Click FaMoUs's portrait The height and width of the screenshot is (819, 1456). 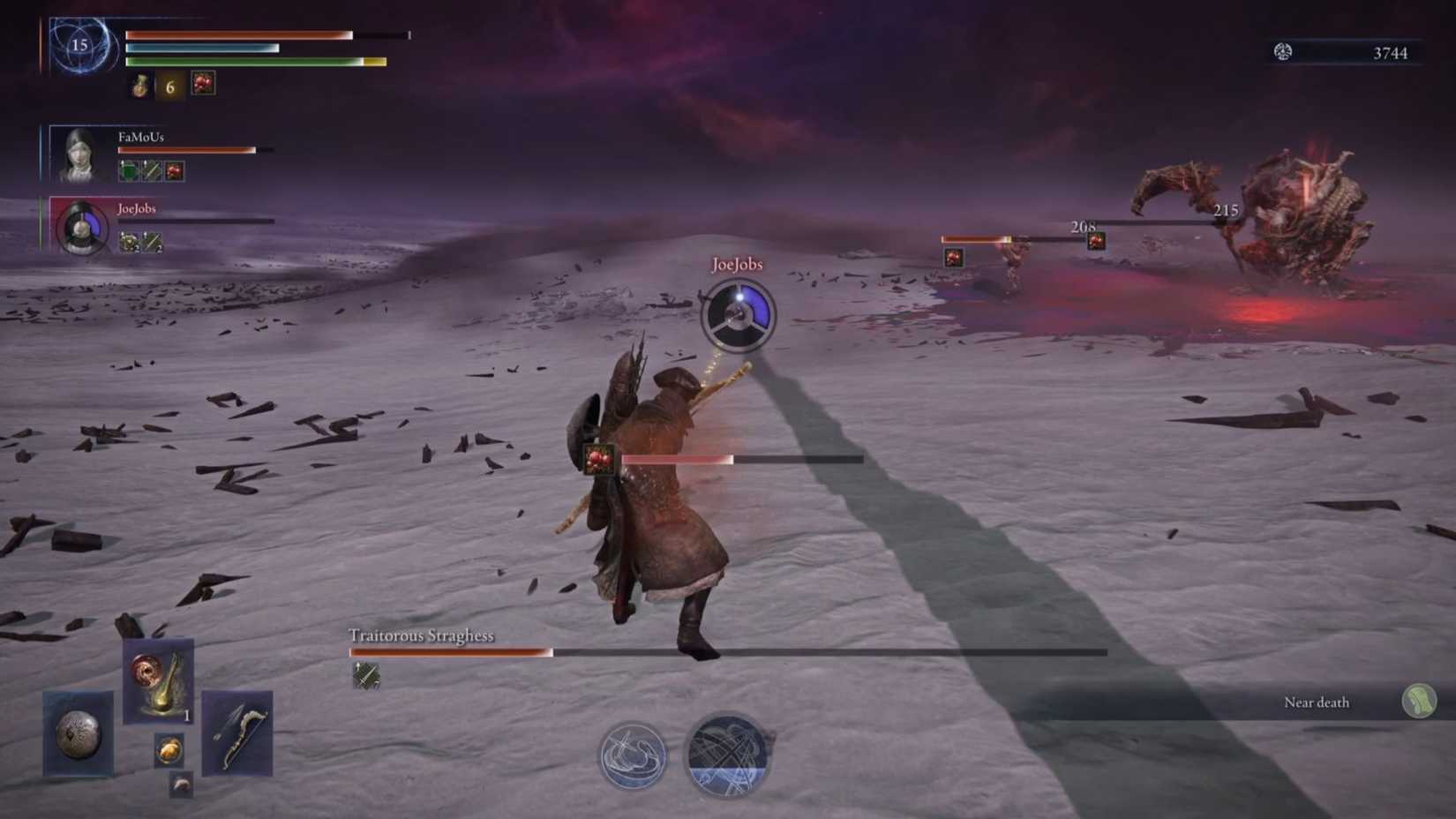tap(79, 155)
